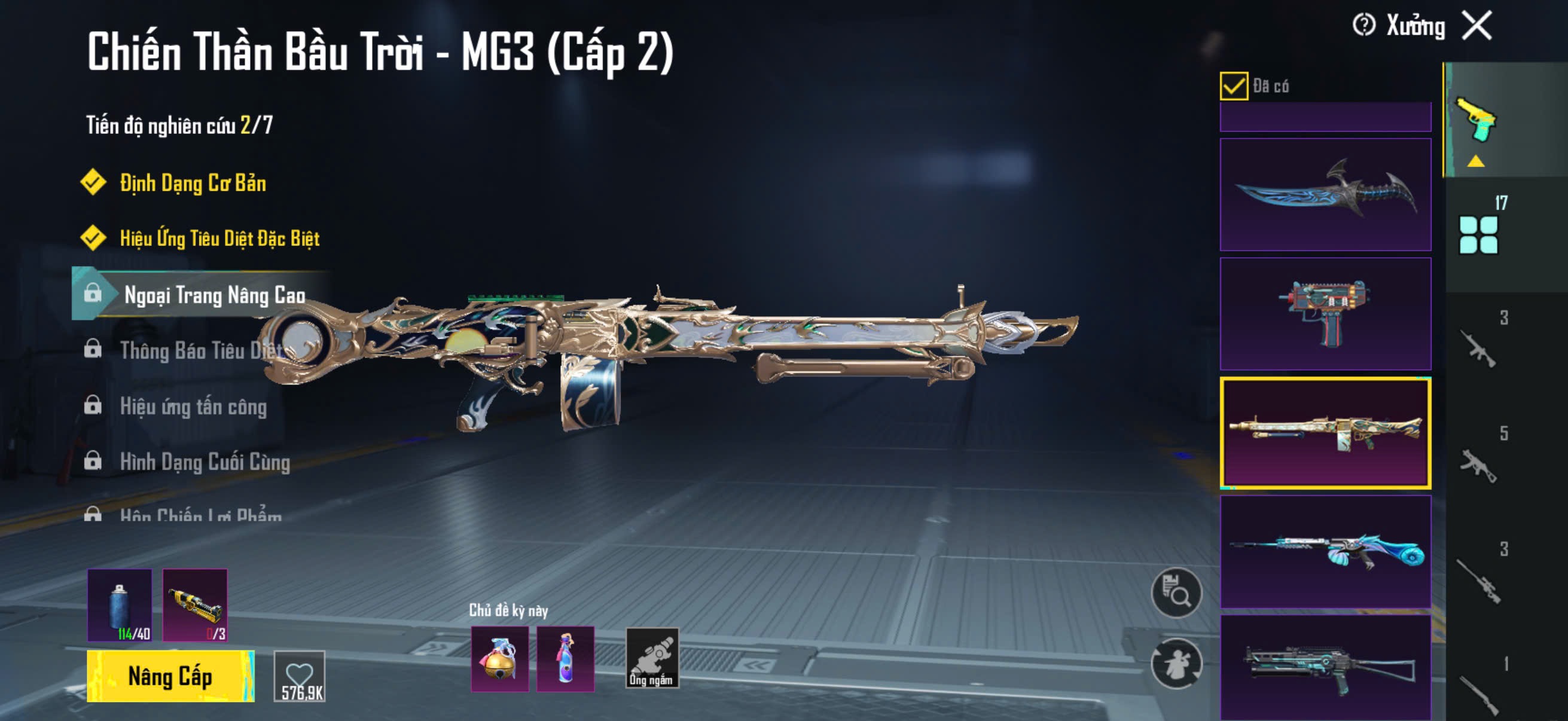The image size is (1568, 721).
Task: Open the pistol category tab
Action: click(x=1476, y=121)
